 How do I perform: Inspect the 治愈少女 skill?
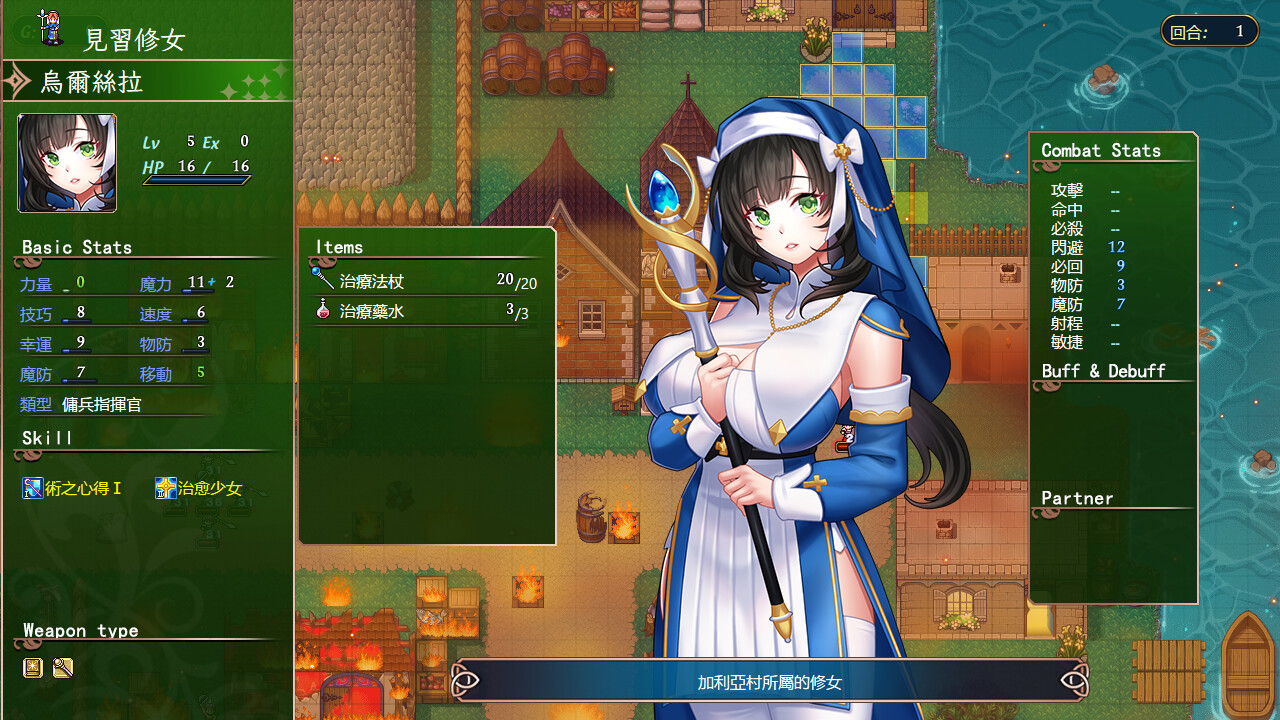point(200,489)
